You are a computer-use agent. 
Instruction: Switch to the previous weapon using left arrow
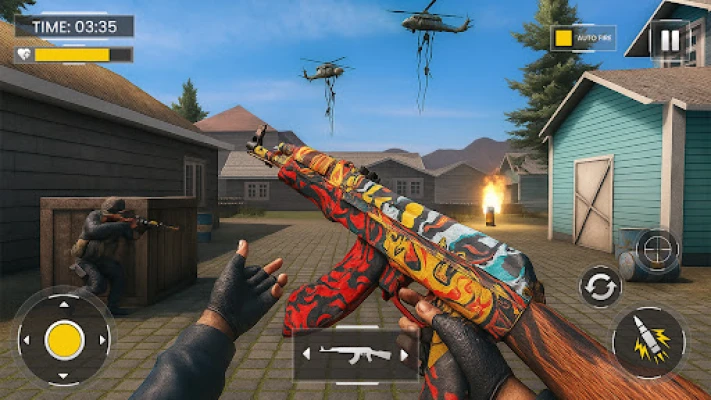tap(308, 354)
